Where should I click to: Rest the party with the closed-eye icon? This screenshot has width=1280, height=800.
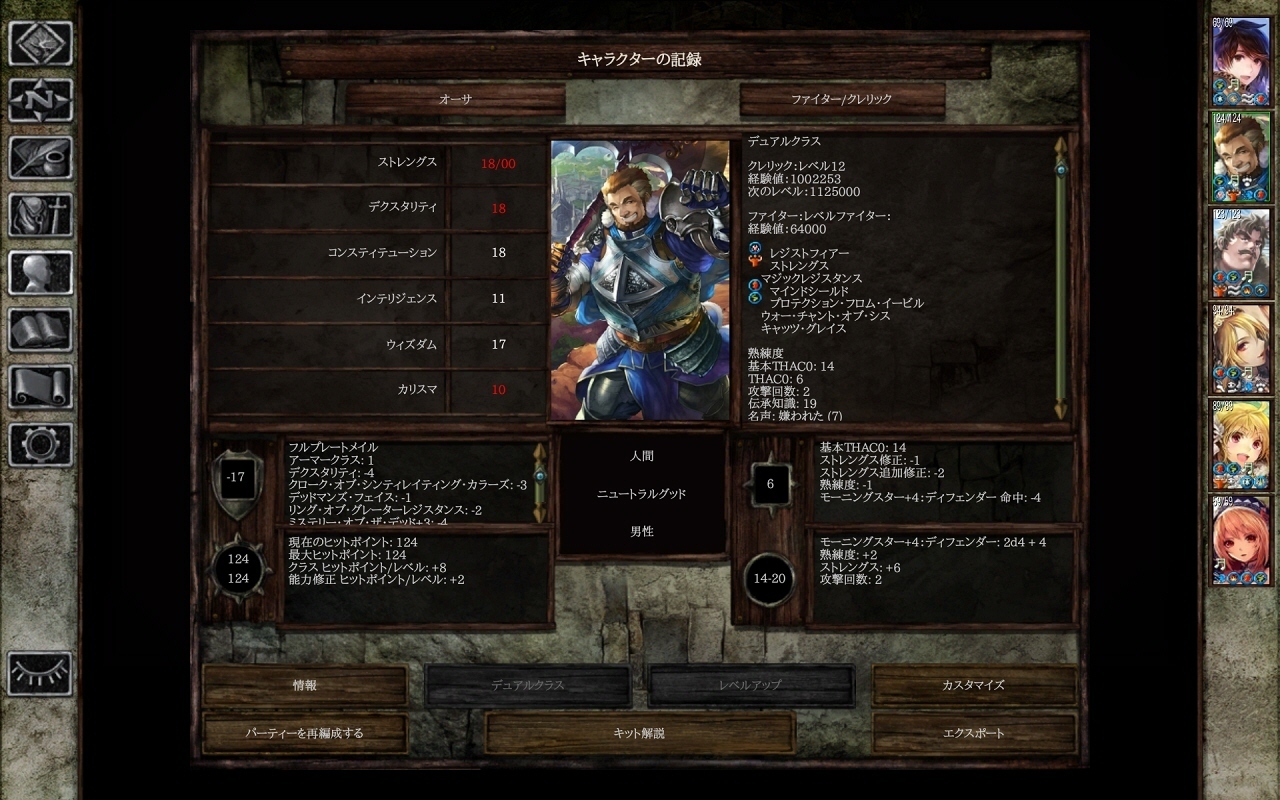click(41, 673)
